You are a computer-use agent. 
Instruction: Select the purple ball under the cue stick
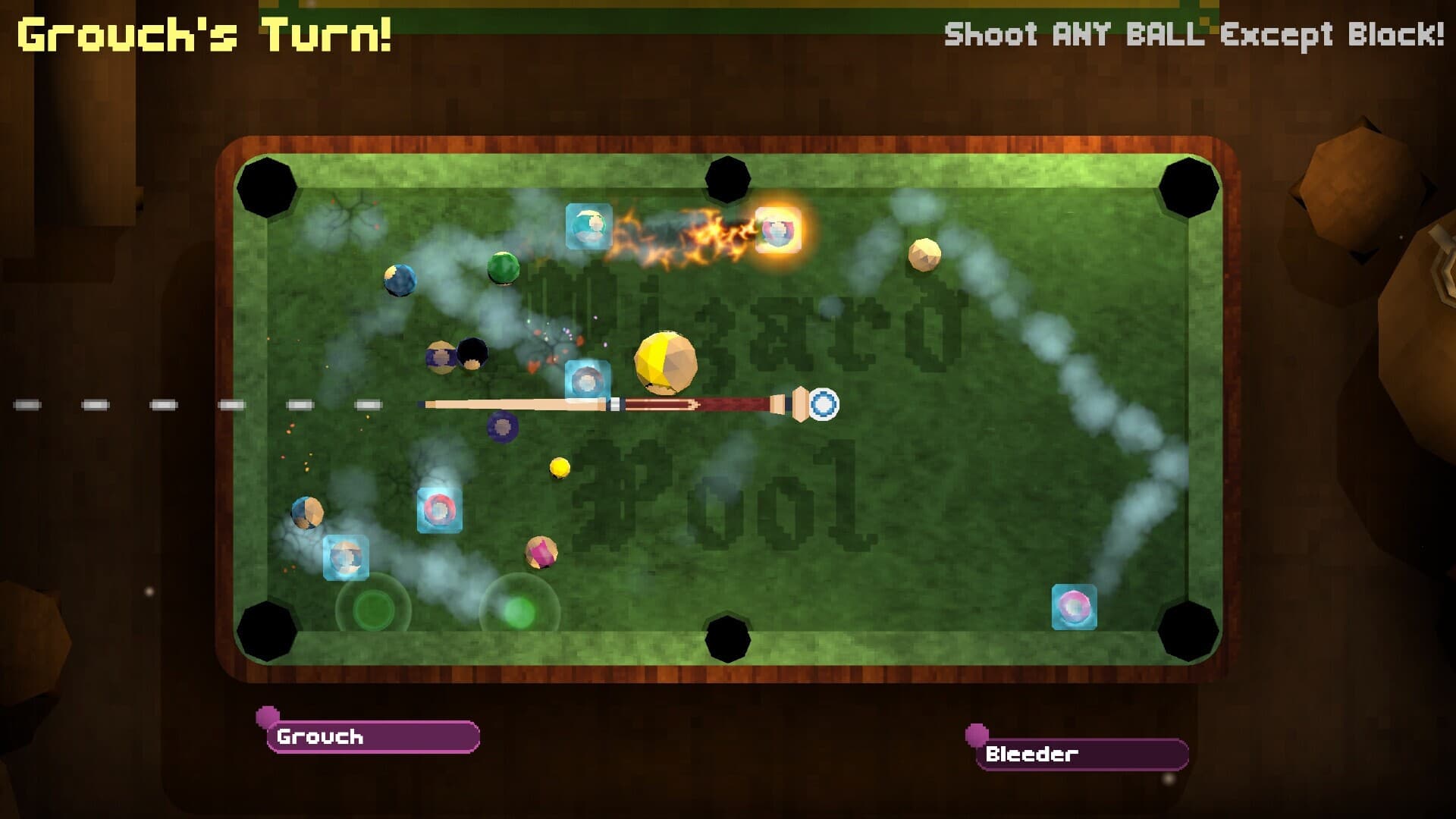503,427
